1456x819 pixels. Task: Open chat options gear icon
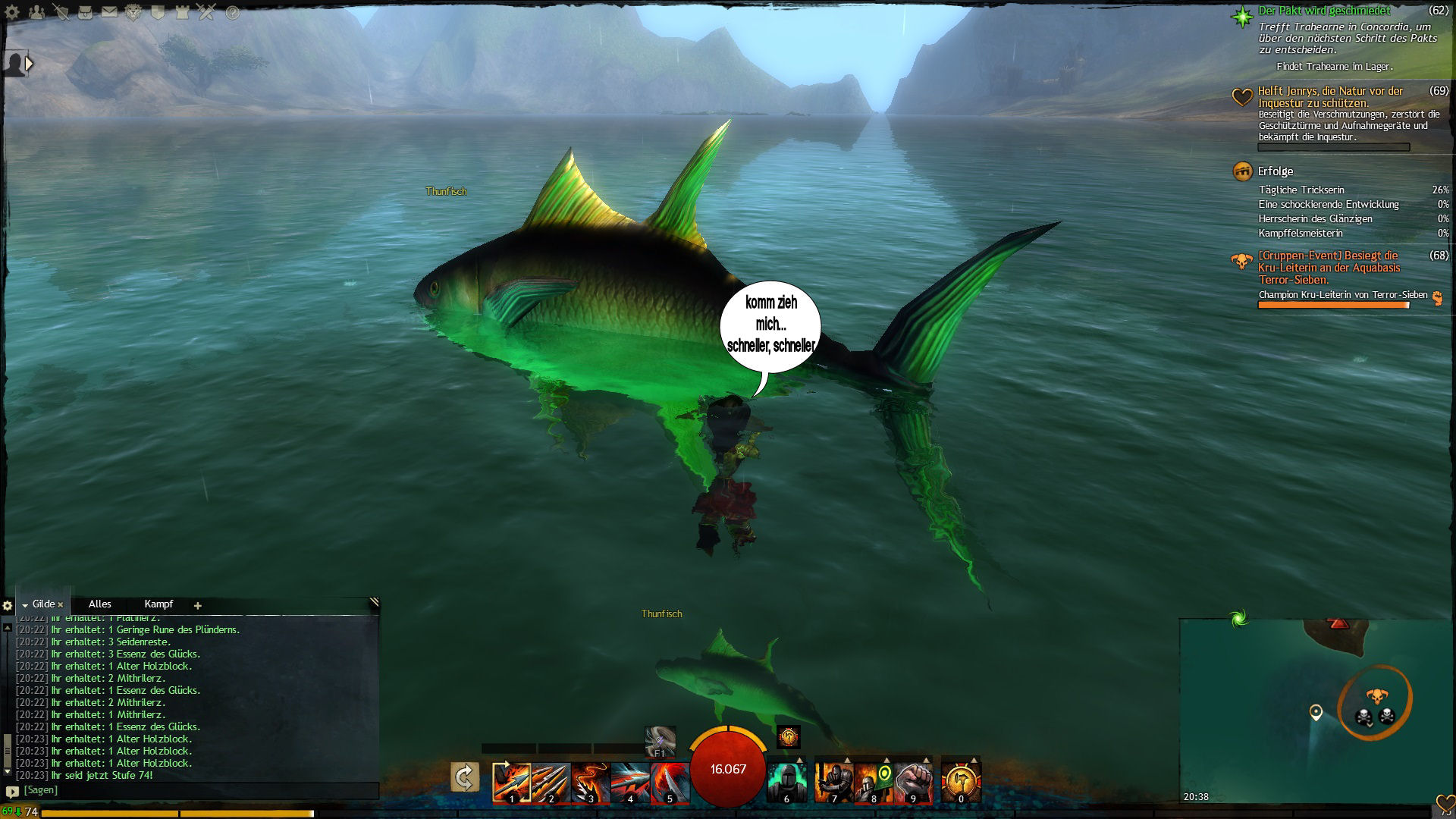tap(8, 606)
